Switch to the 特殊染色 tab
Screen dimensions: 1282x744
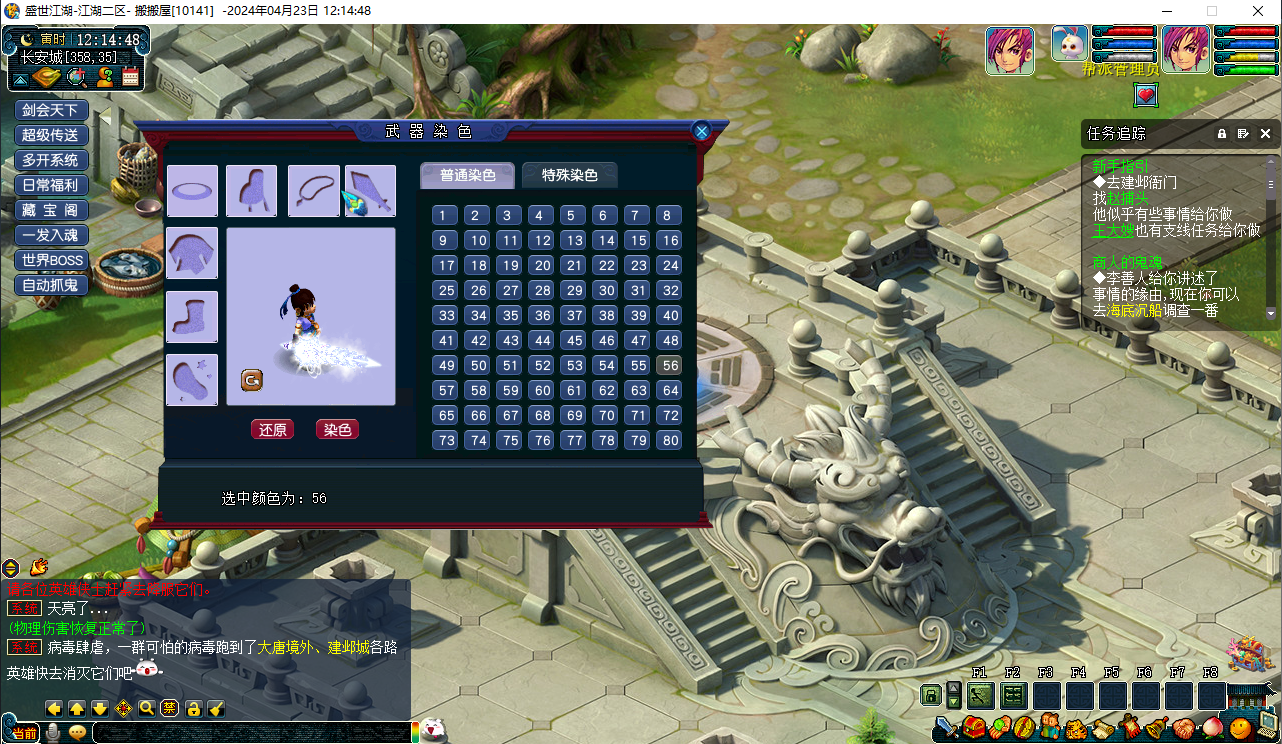[x=569, y=174]
